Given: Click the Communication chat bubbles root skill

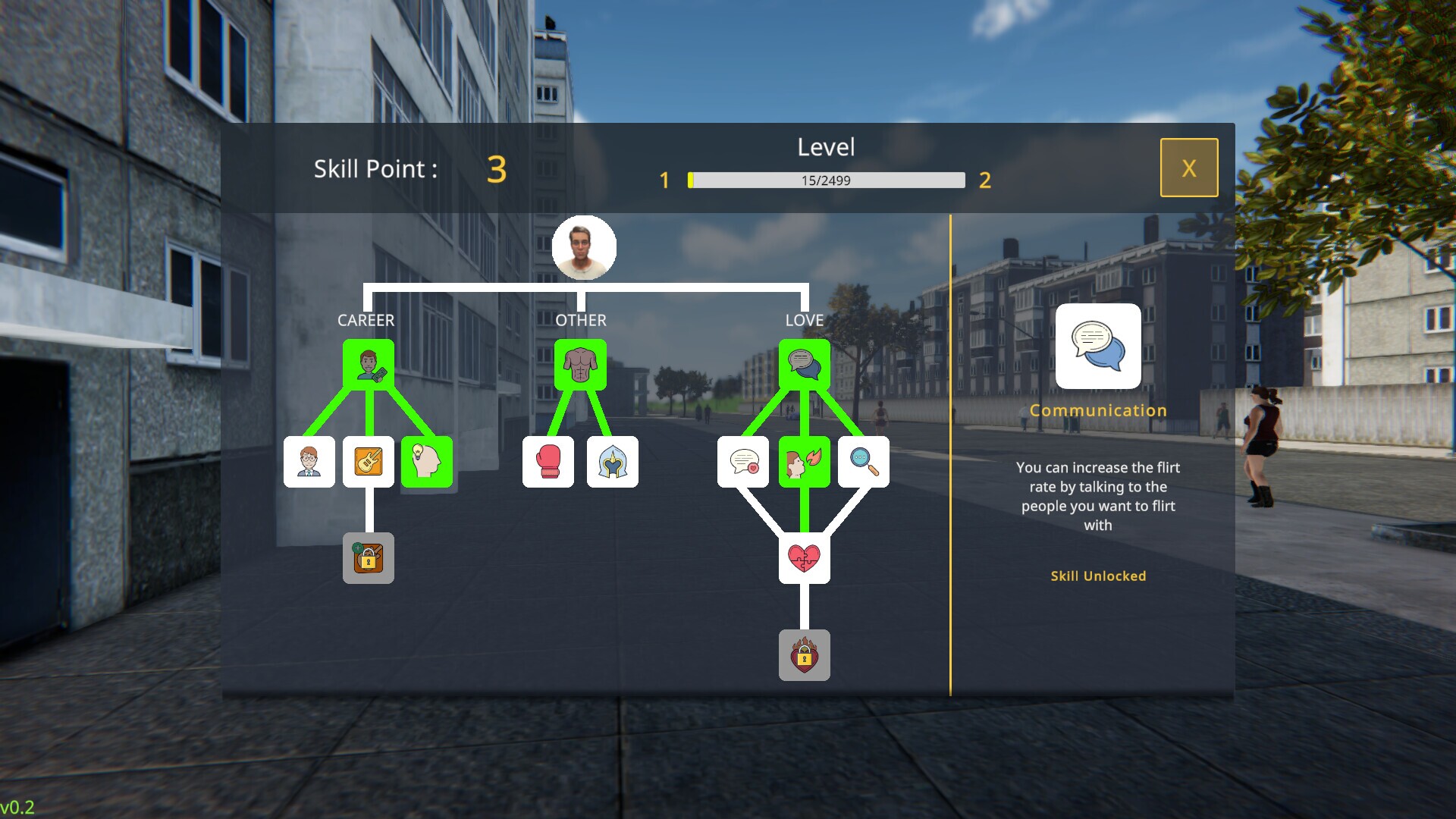Looking at the screenshot, I should 805,362.
